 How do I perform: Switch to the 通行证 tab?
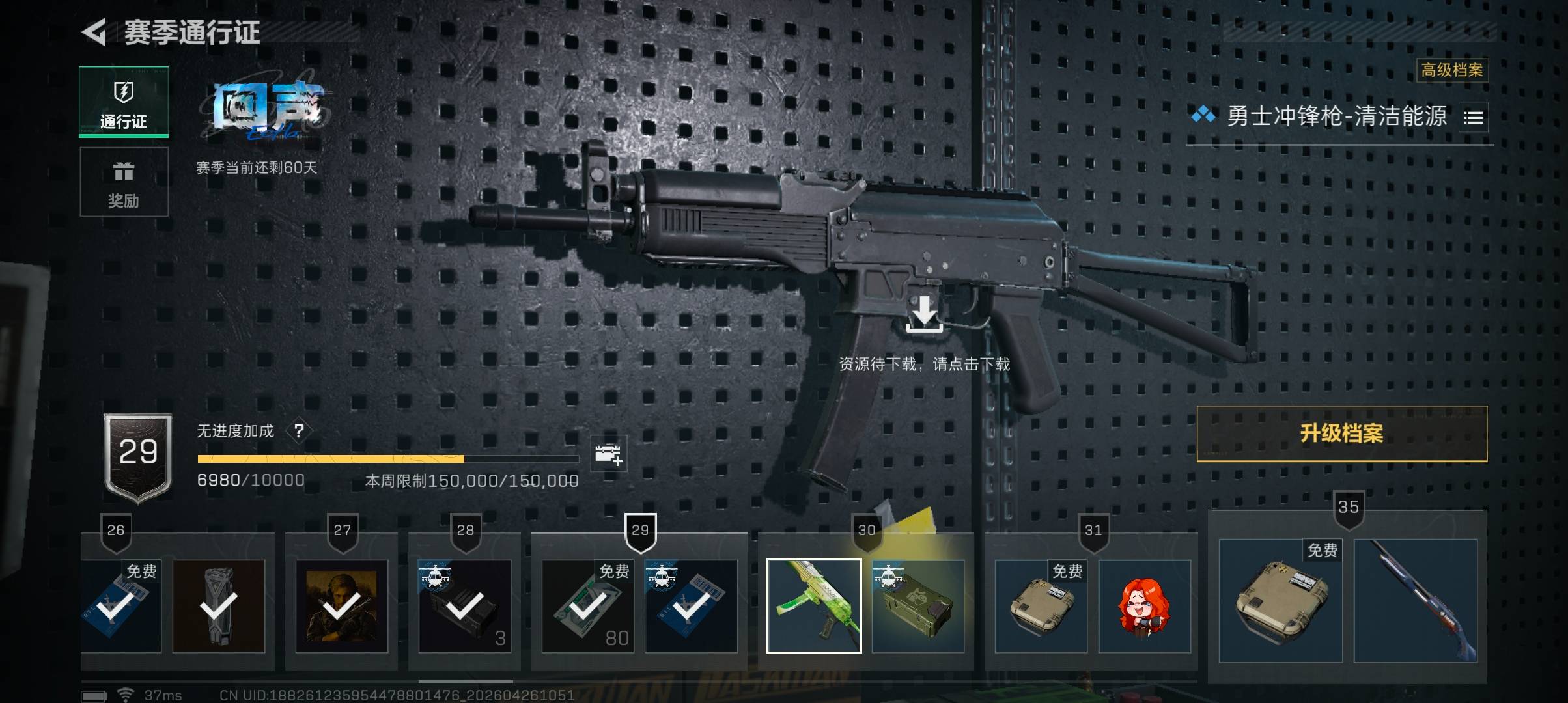point(124,102)
